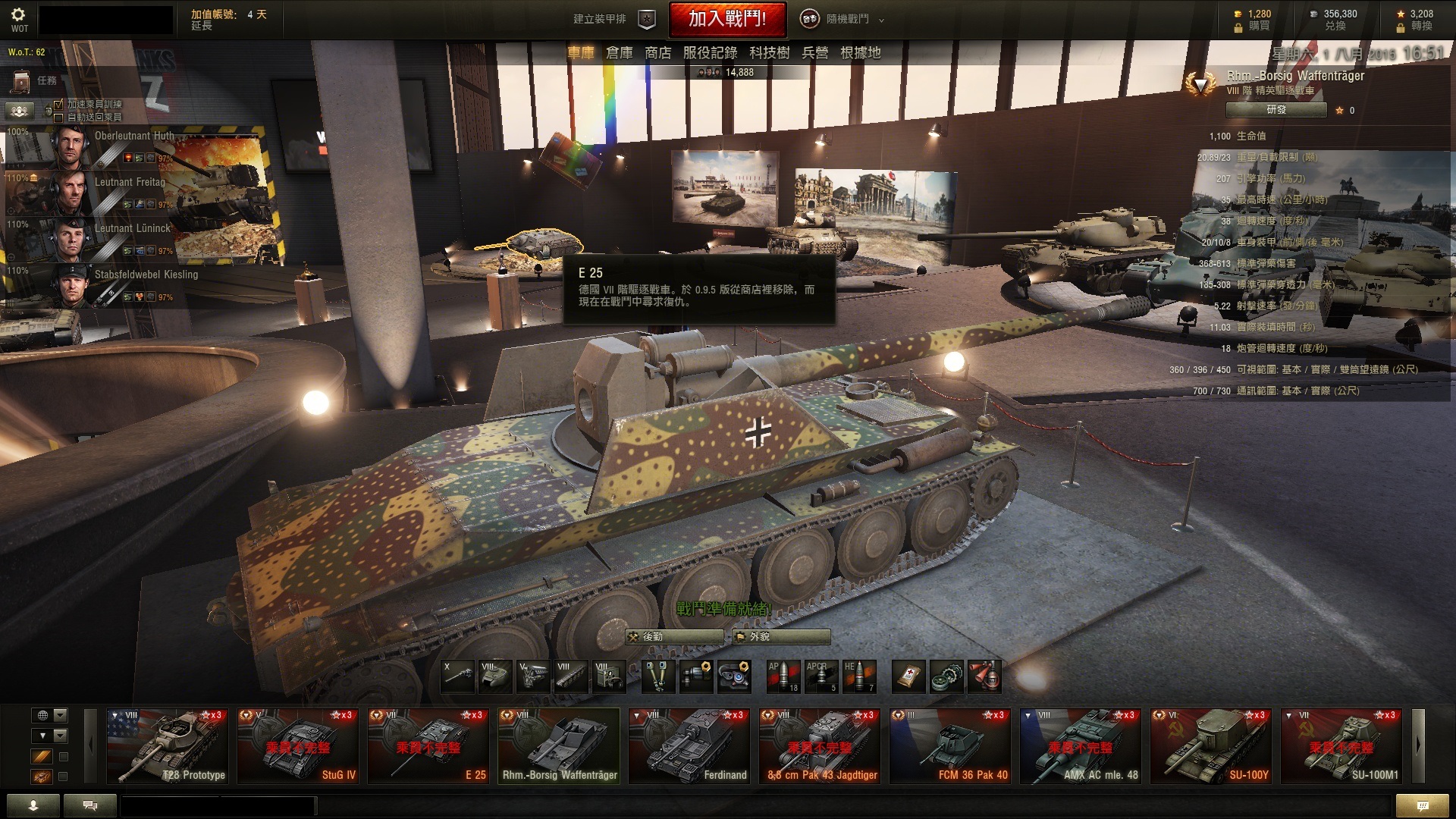This screenshot has height=819, width=1456.
Task: Go to the 兵營 barracks tab
Action: [x=814, y=53]
